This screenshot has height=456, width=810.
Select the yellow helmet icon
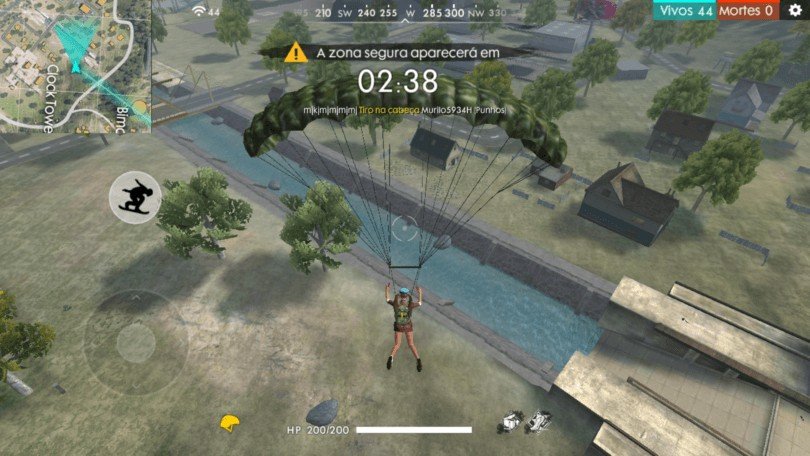(x=232, y=424)
